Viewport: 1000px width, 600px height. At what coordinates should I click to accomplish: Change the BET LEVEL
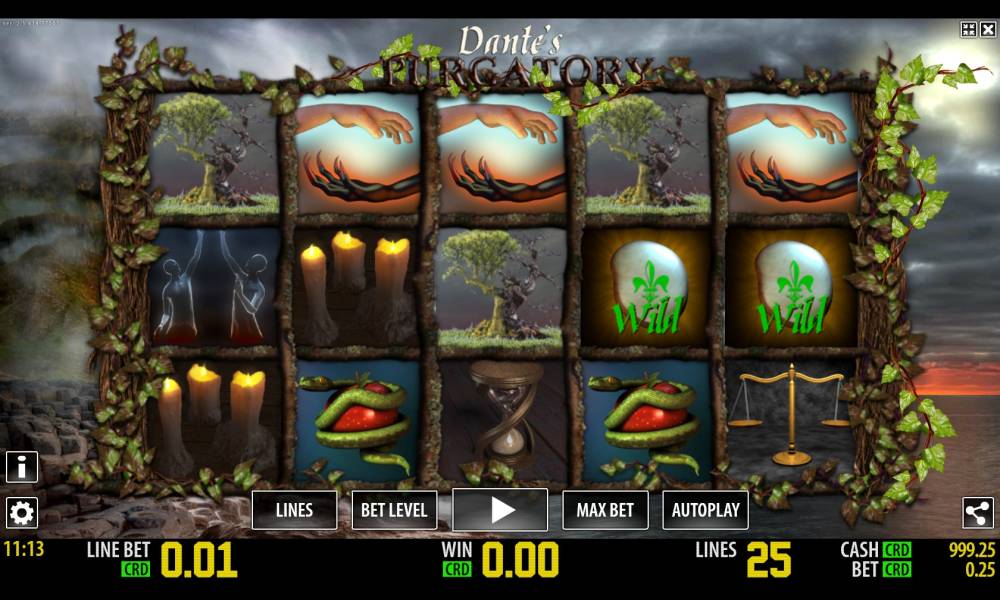tap(394, 510)
